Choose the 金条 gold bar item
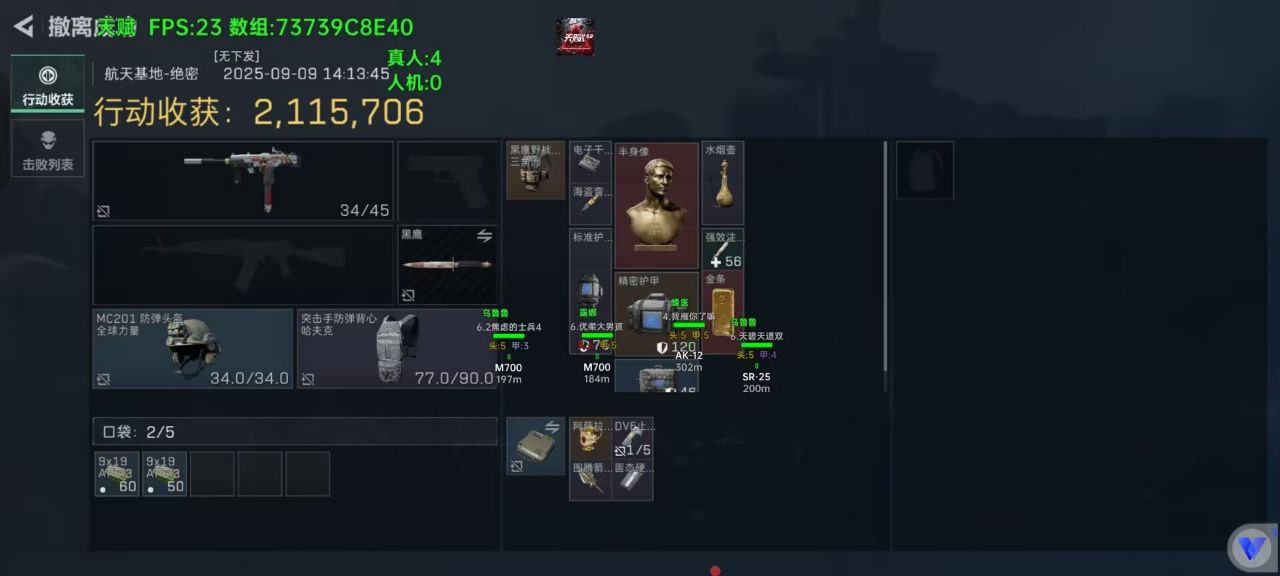 coord(722,300)
